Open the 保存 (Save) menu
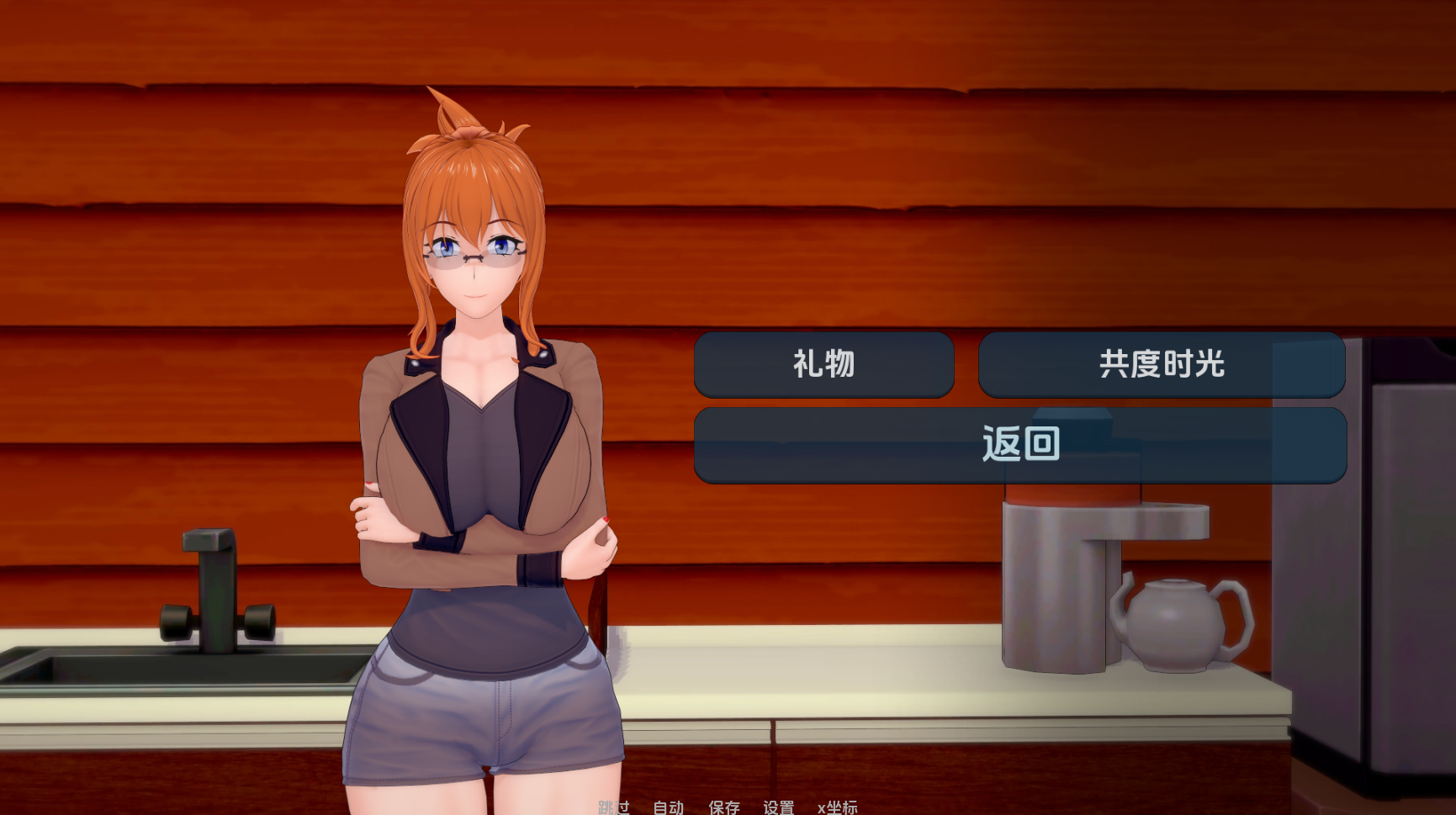This screenshot has height=815, width=1456. pyautogui.click(x=723, y=807)
